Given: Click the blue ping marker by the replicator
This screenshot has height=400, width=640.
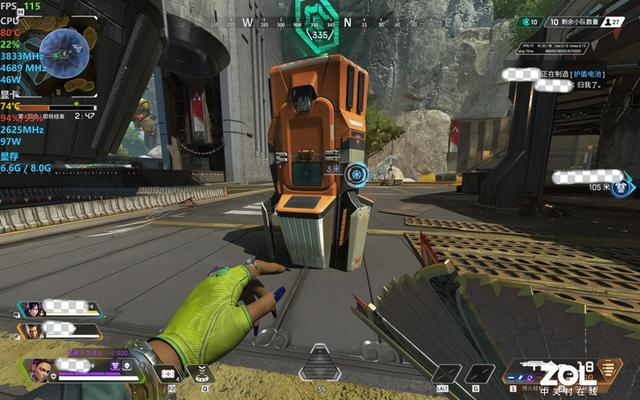Looking at the screenshot, I should (356, 174).
